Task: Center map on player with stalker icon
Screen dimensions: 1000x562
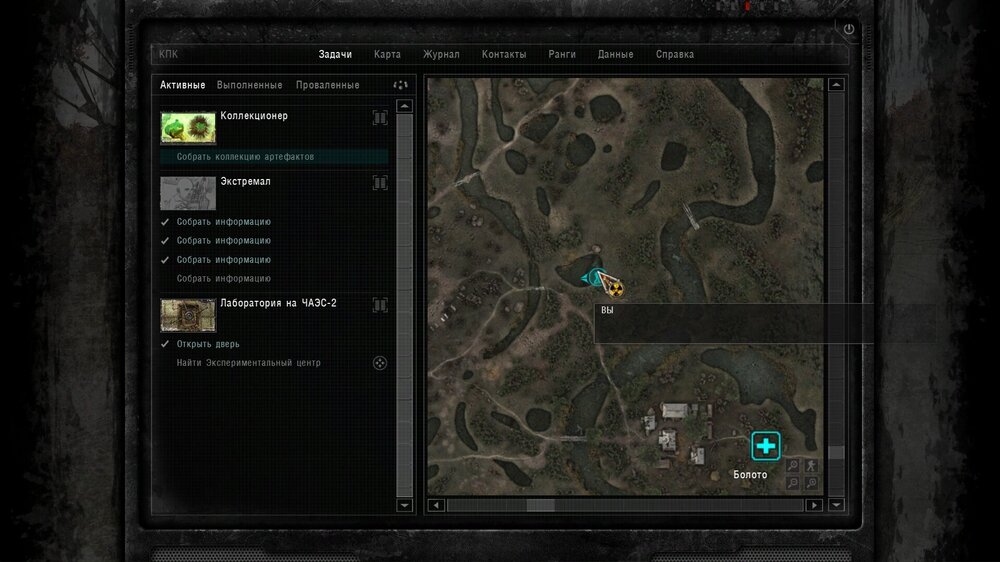Action: 811,465
